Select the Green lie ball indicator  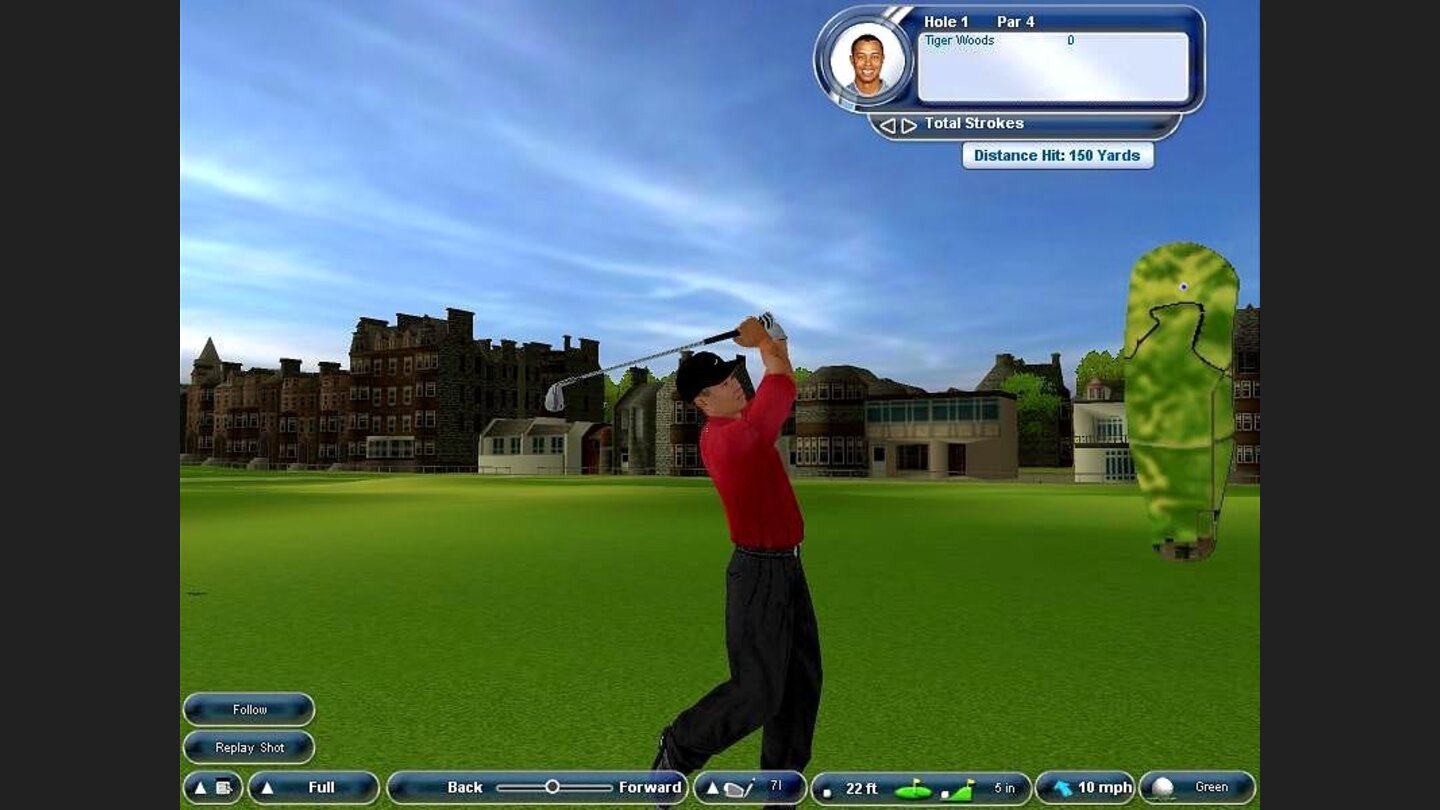(1197, 788)
